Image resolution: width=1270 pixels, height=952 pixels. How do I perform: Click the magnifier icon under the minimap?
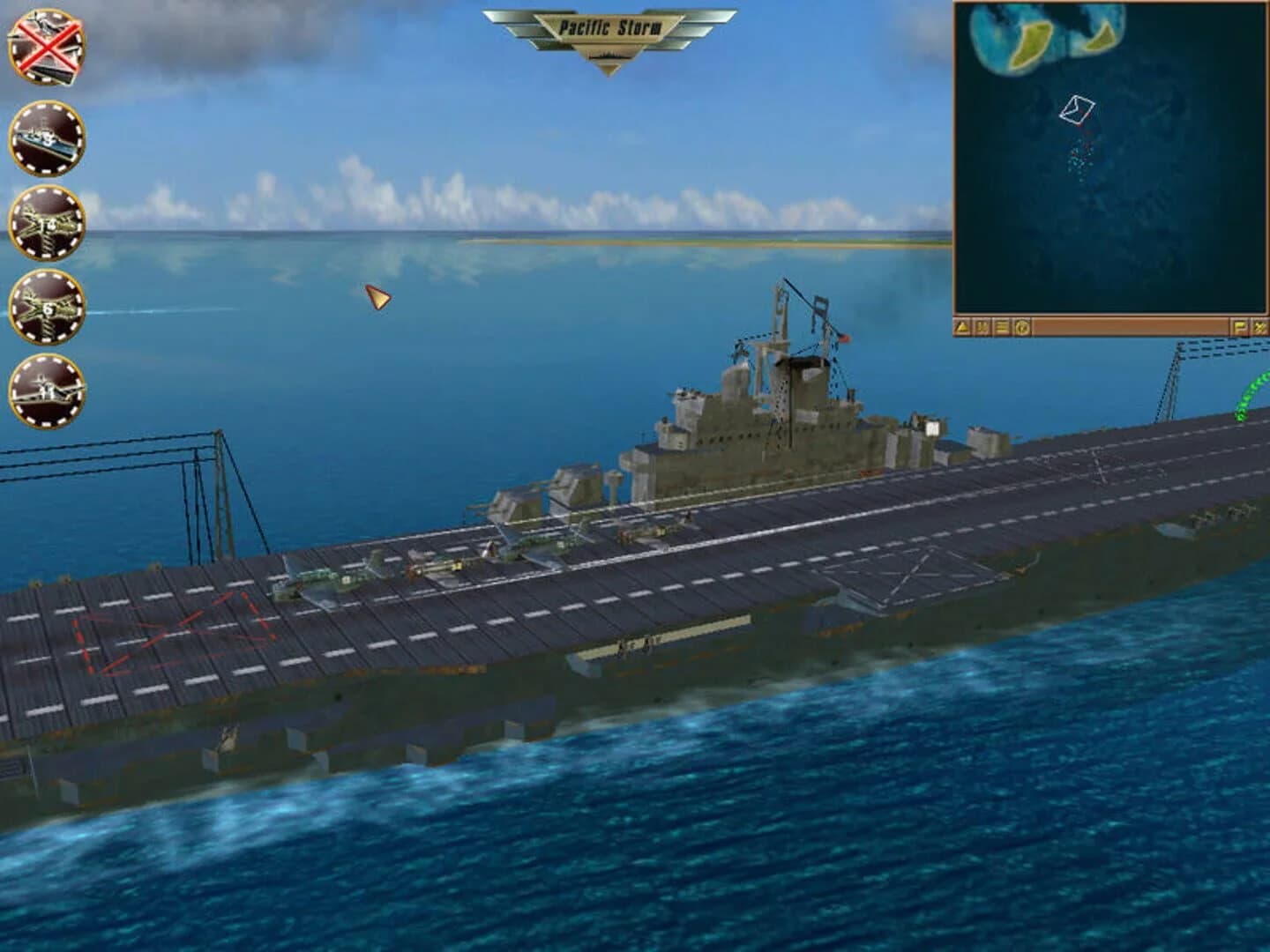(982, 326)
